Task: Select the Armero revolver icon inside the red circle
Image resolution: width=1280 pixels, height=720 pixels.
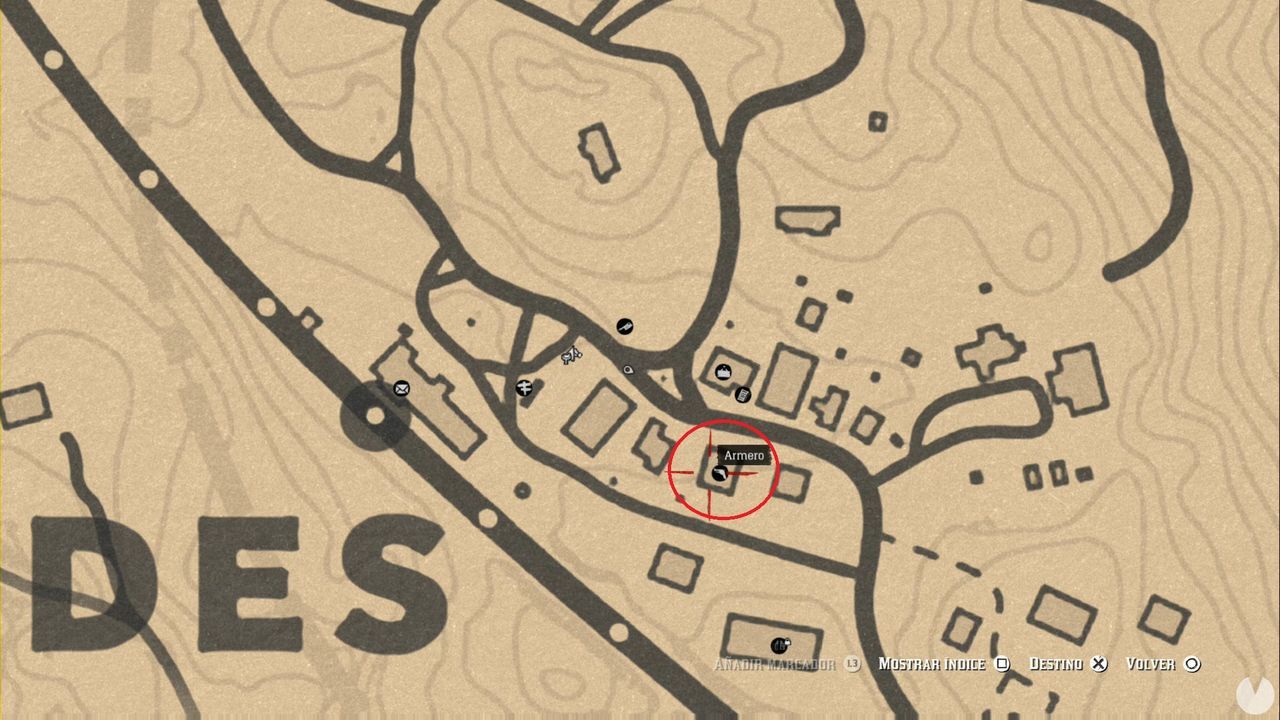Action: [722, 474]
